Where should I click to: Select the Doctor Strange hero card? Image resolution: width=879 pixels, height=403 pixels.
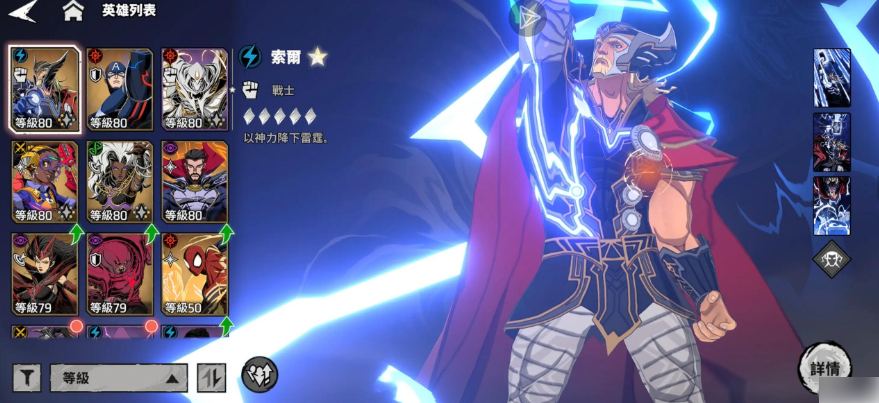coord(194,182)
